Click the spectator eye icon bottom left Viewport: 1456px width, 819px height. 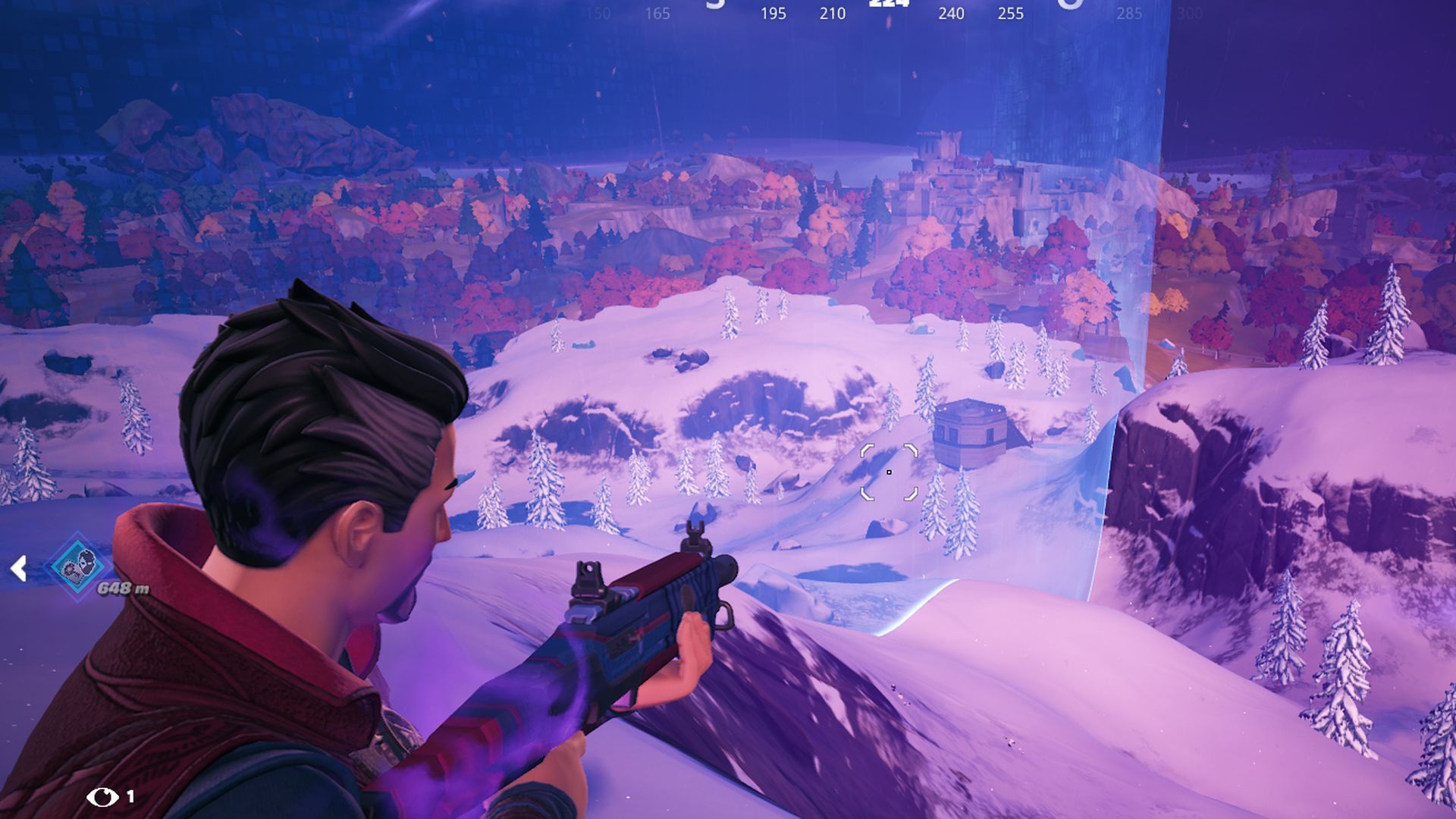[102, 797]
